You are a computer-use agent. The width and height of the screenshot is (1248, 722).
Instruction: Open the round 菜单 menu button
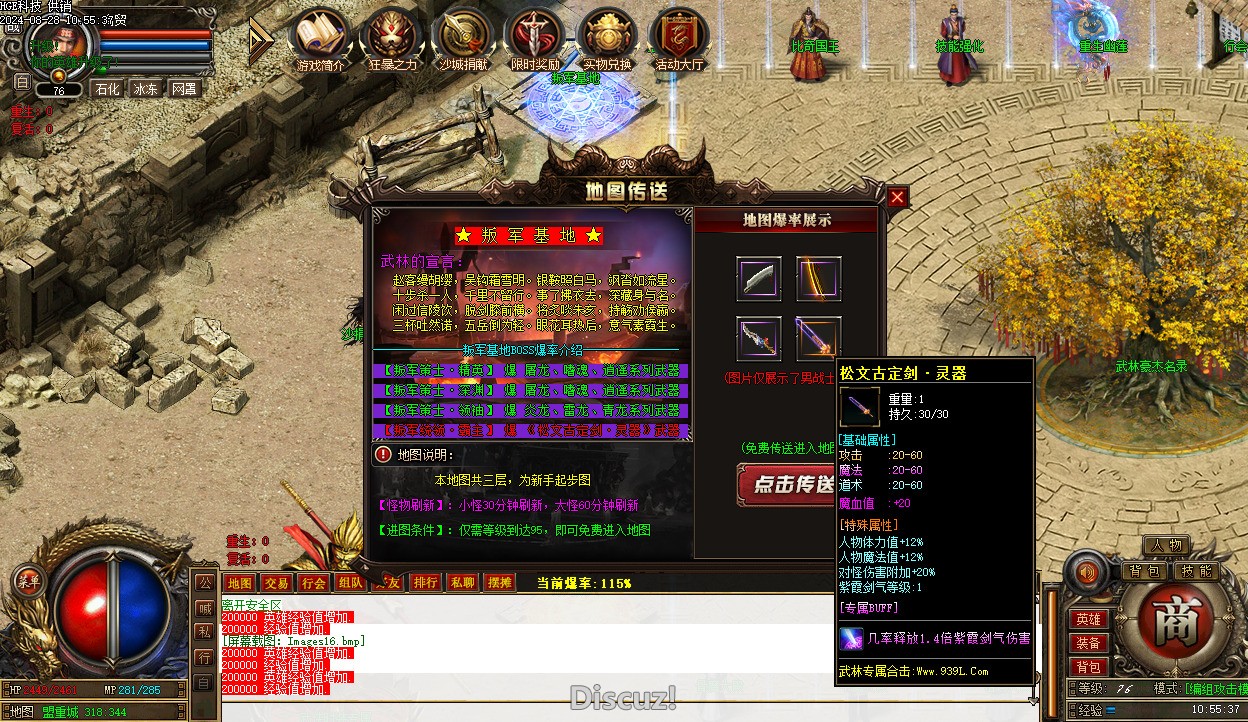27,581
